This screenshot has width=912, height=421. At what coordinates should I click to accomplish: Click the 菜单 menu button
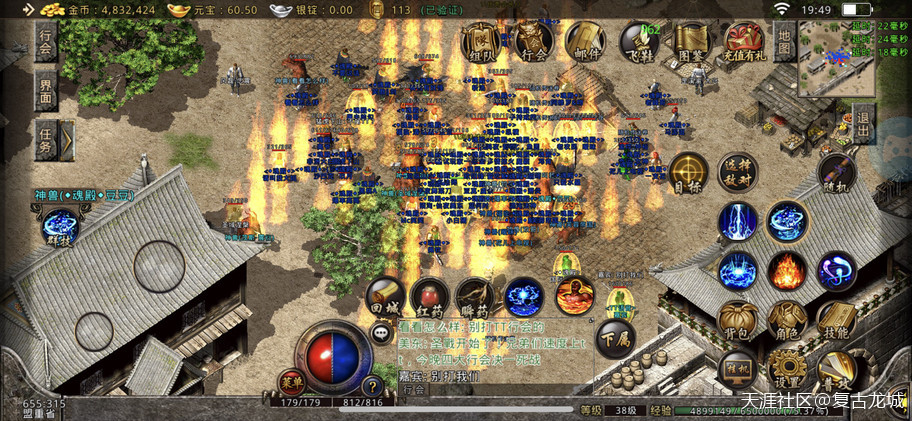click(291, 383)
